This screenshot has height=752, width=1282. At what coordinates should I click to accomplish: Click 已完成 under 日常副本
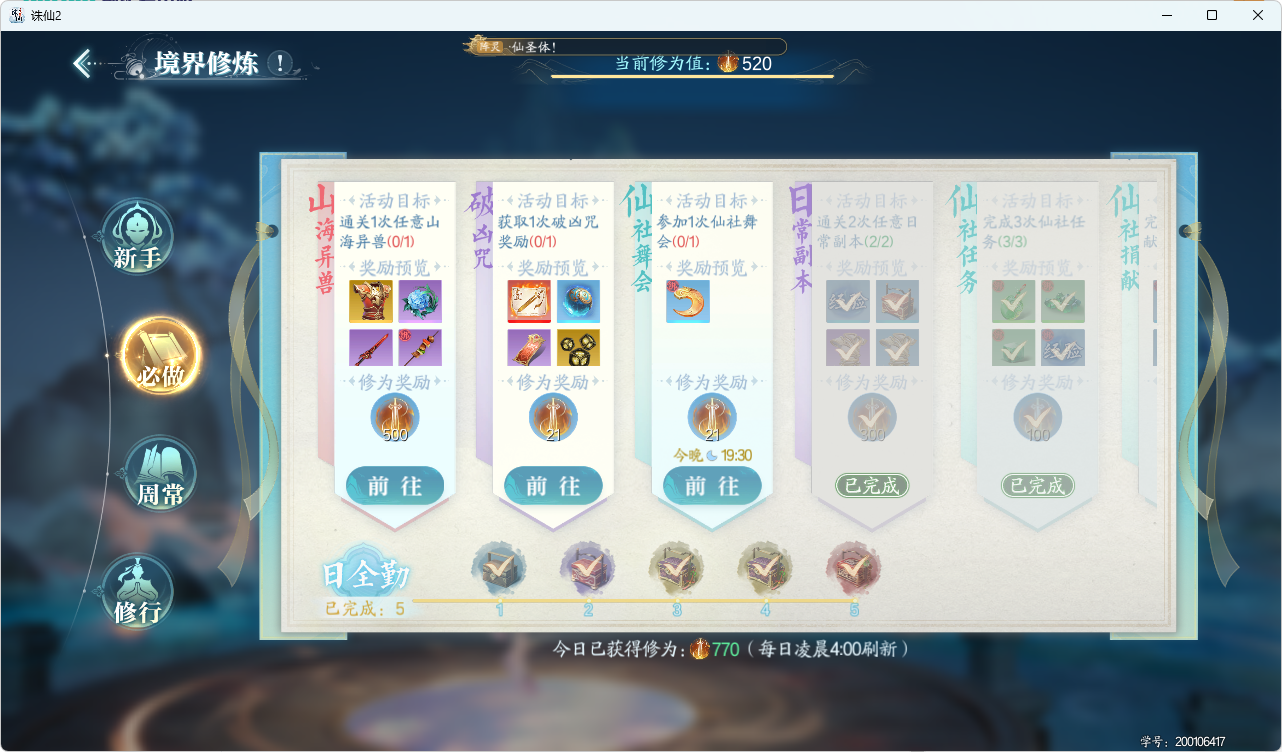pyautogui.click(x=871, y=484)
